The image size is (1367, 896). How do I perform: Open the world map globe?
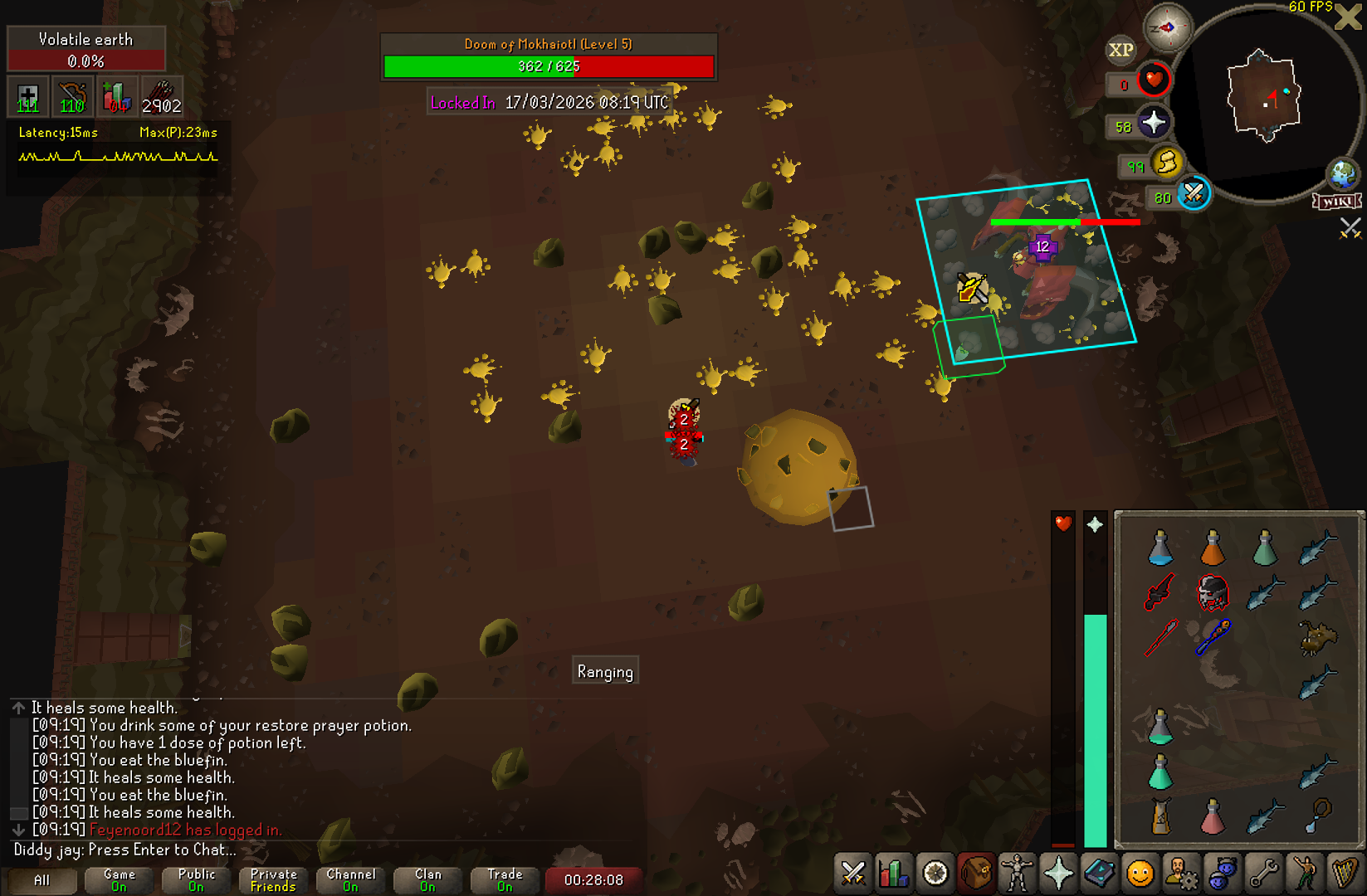1342,174
